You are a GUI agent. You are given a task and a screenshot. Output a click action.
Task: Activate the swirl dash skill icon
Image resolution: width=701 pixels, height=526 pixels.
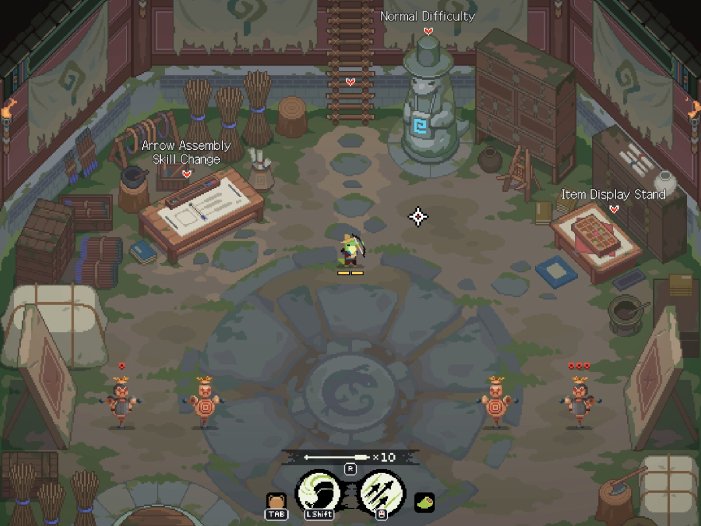pos(318,492)
